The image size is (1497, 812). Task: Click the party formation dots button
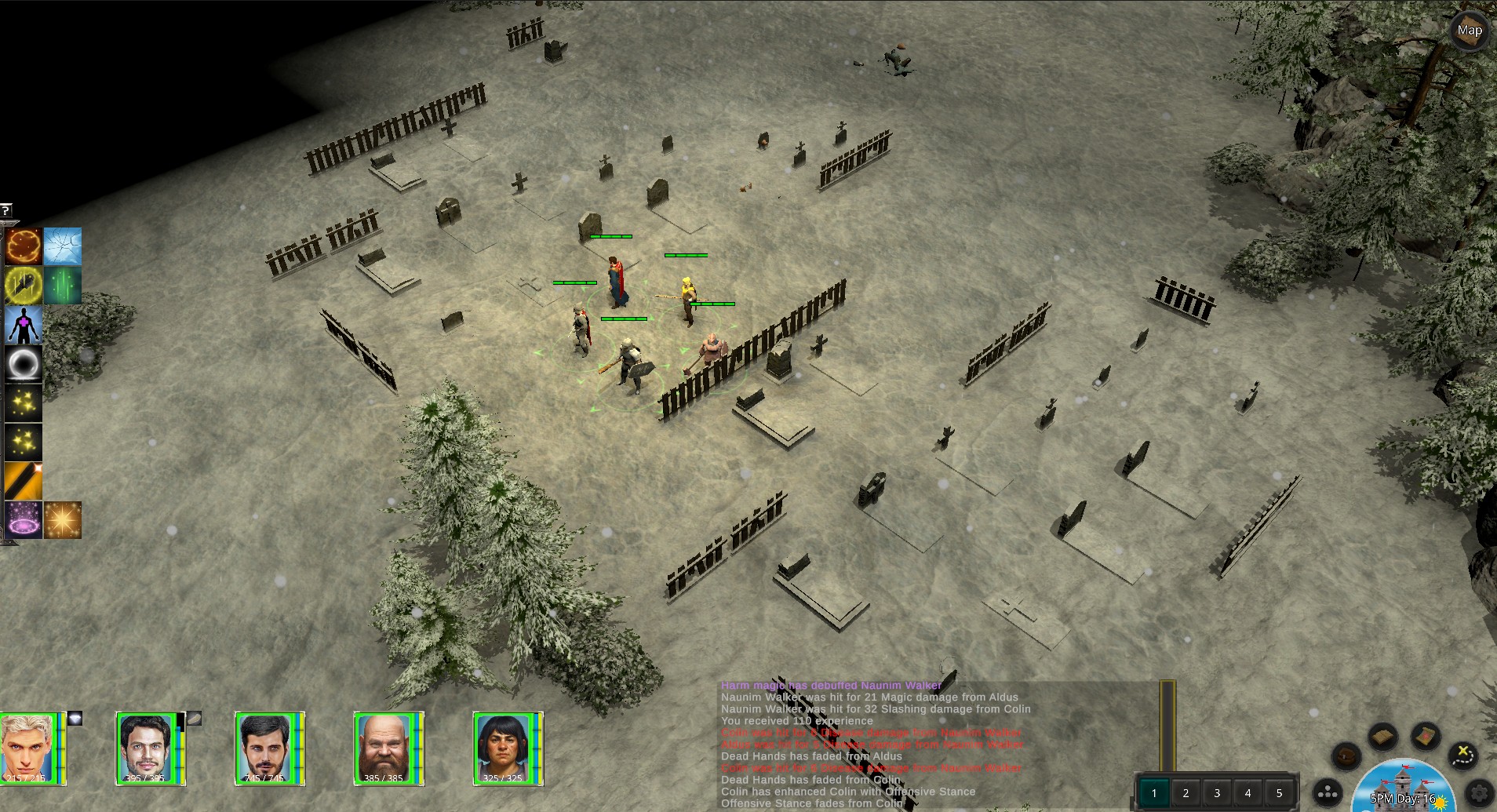point(1328,792)
